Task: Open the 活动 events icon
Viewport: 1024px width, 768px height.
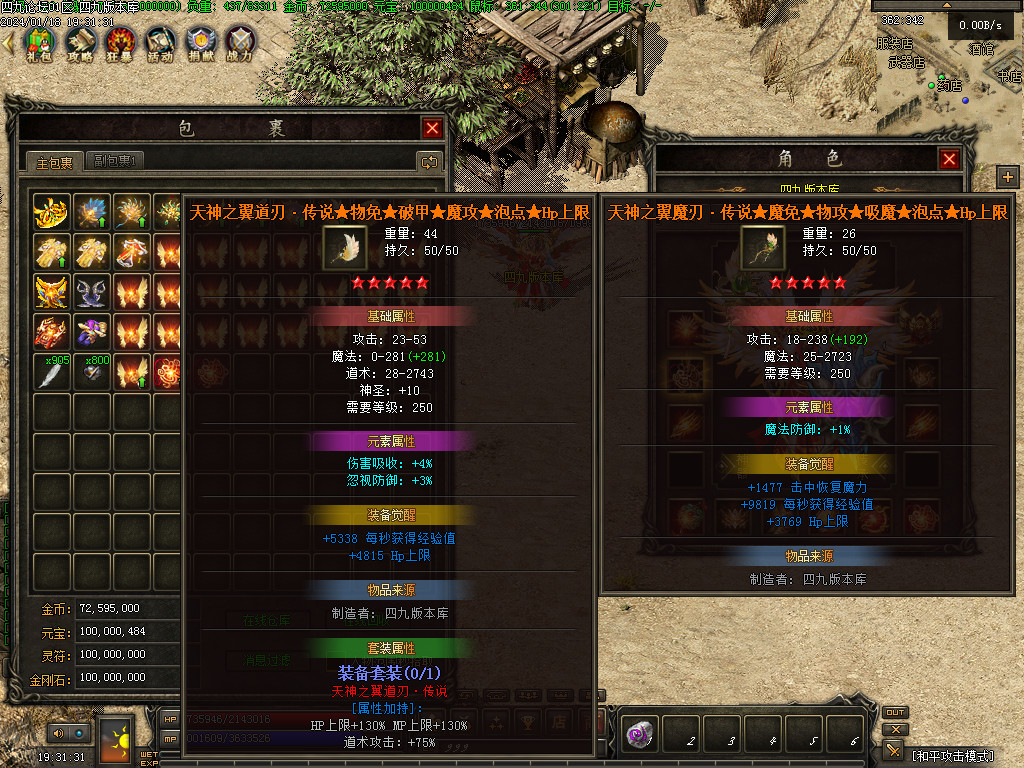Action: [x=160, y=43]
